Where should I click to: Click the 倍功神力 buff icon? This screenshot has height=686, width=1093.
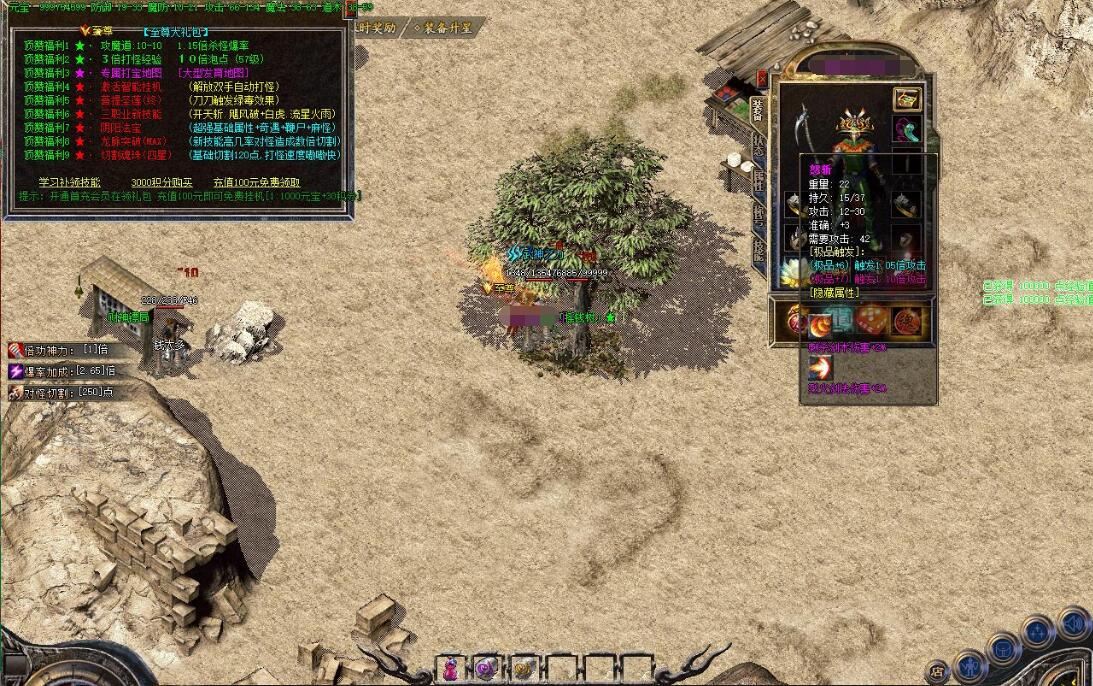(x=17, y=350)
